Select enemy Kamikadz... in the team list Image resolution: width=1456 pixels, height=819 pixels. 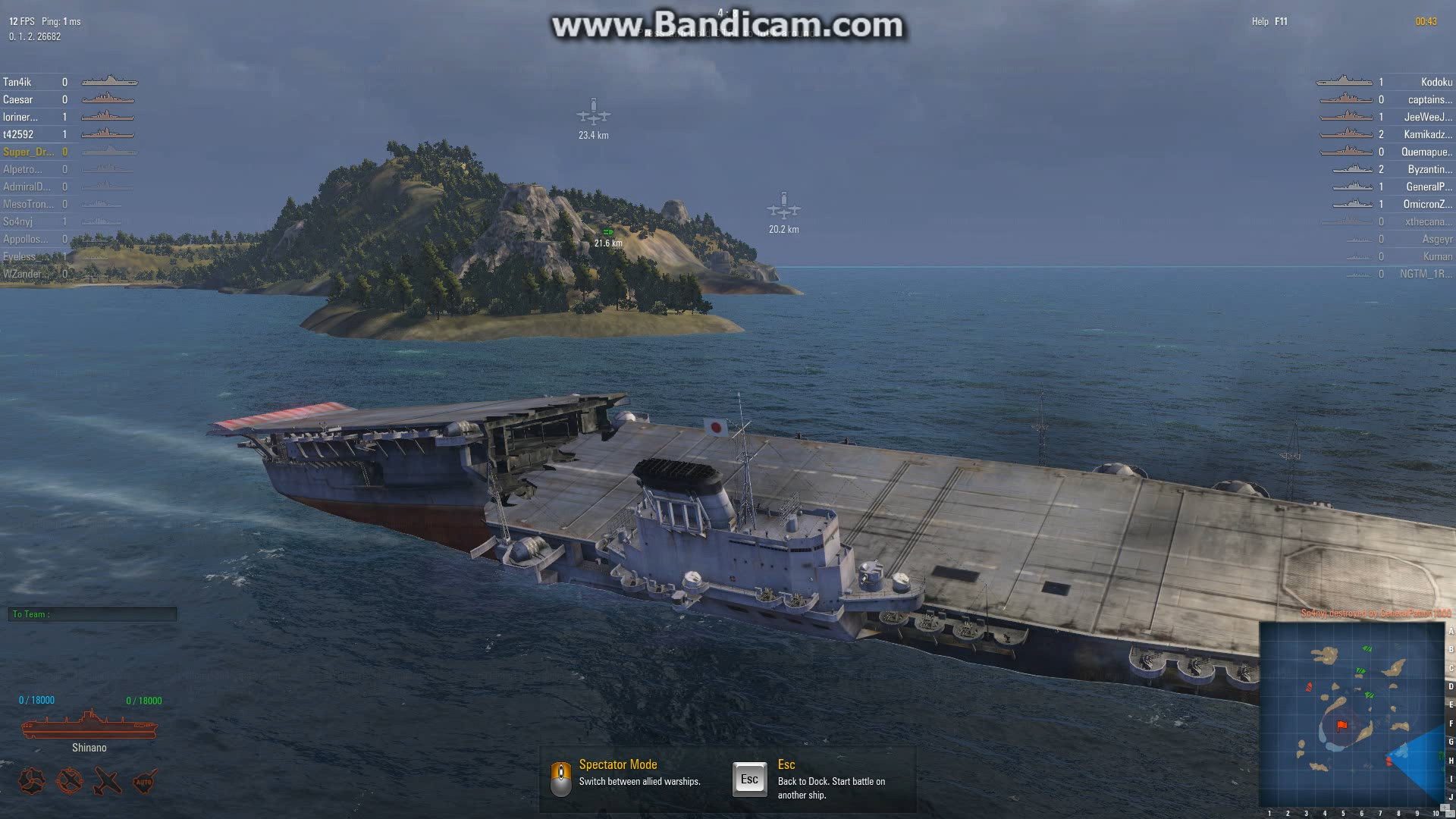[1427, 134]
